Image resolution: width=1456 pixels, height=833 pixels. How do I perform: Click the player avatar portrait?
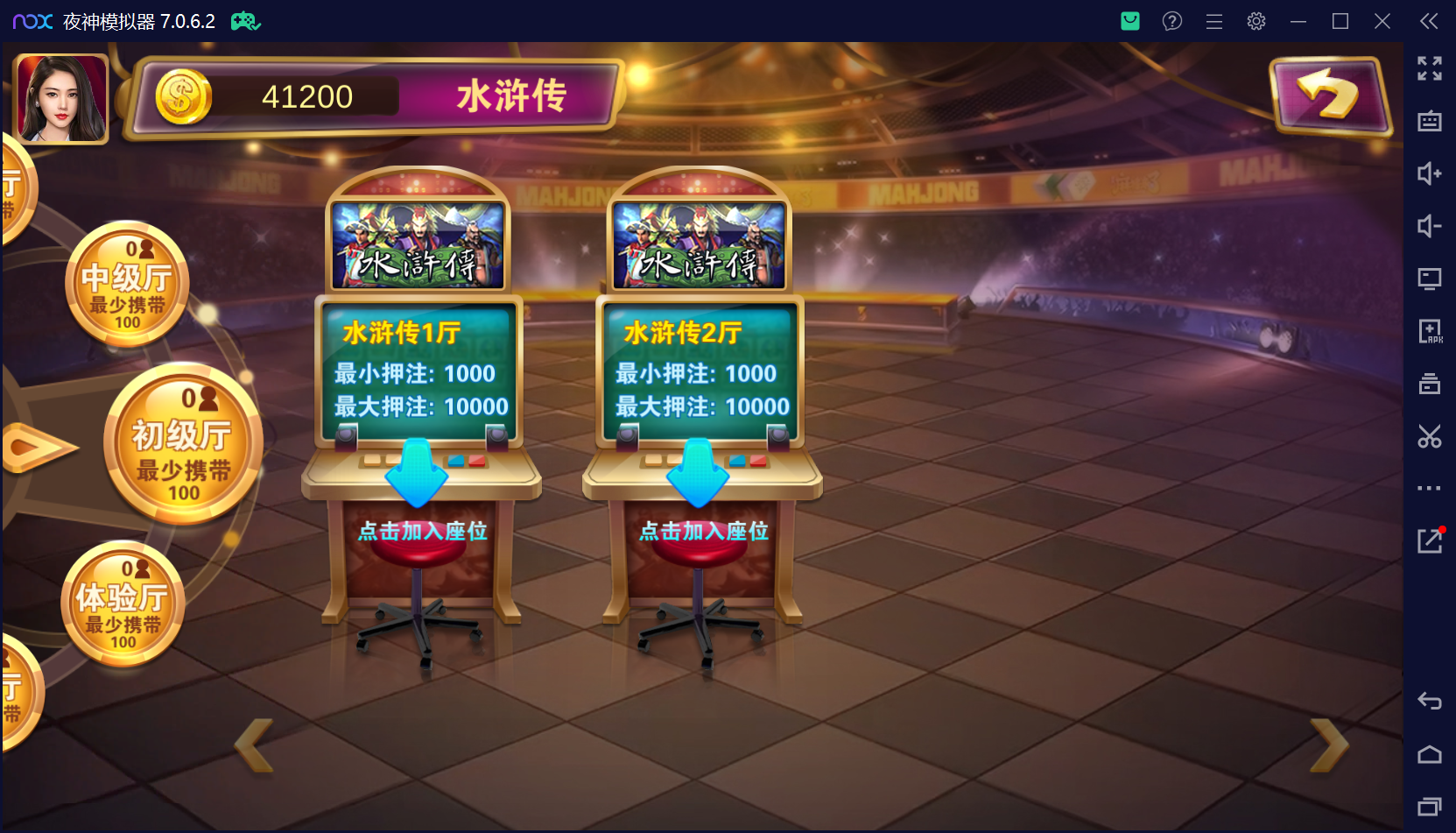point(60,97)
